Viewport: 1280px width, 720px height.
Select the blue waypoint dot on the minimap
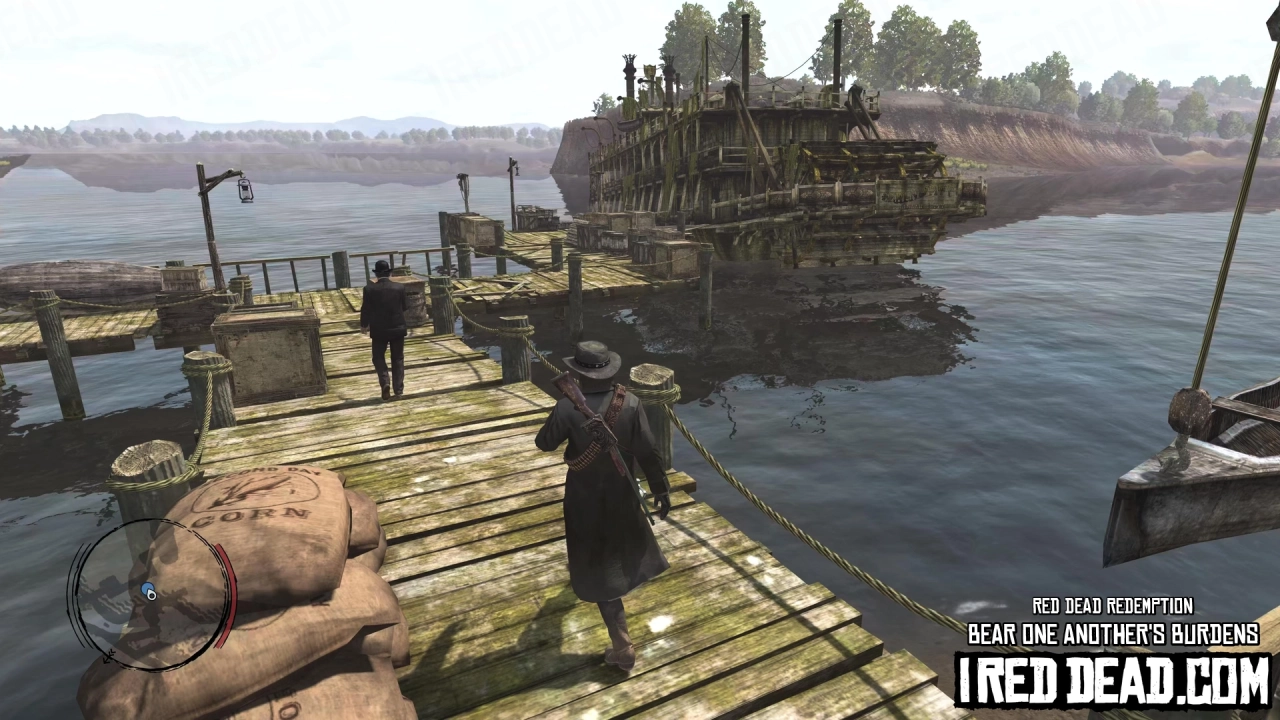[147, 587]
